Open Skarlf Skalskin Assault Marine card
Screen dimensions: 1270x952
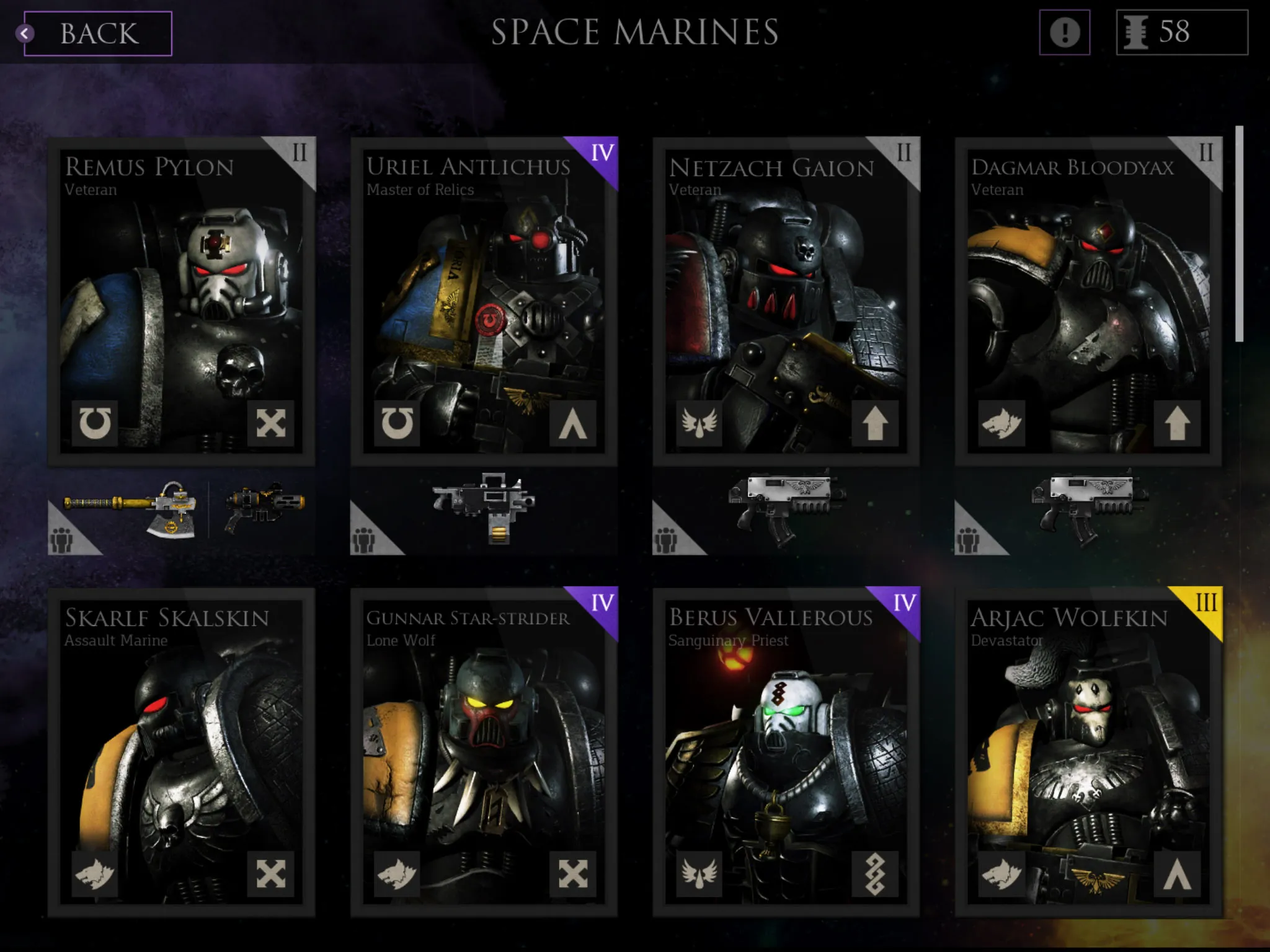(181, 751)
